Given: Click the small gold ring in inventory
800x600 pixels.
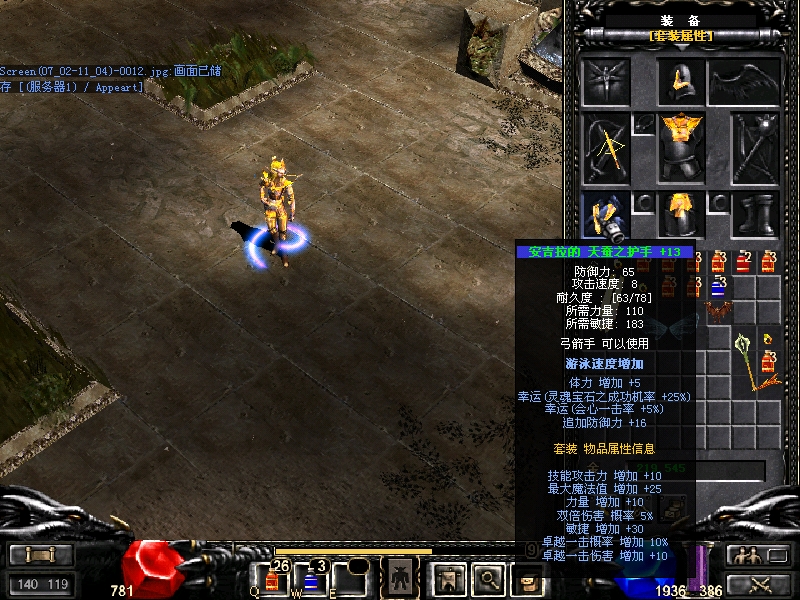Looking at the screenshot, I should click(x=768, y=337).
